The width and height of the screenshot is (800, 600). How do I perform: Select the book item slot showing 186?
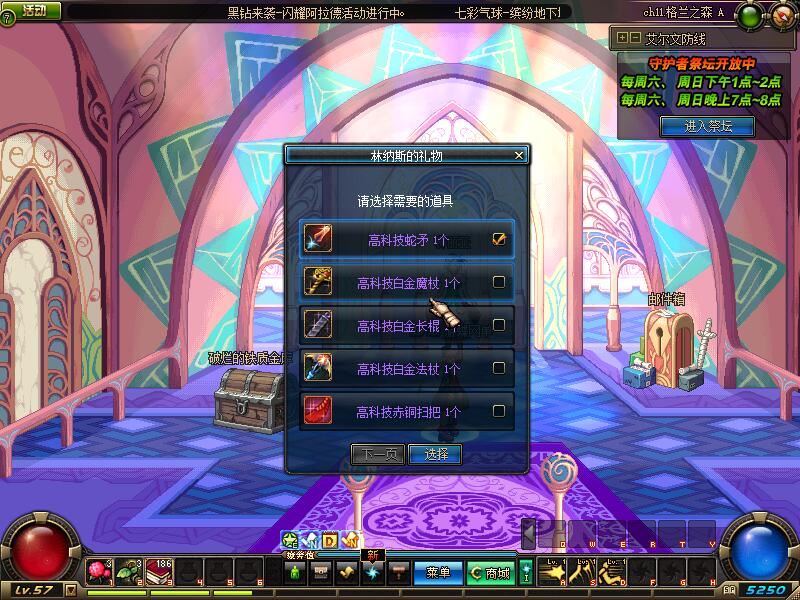click(159, 571)
